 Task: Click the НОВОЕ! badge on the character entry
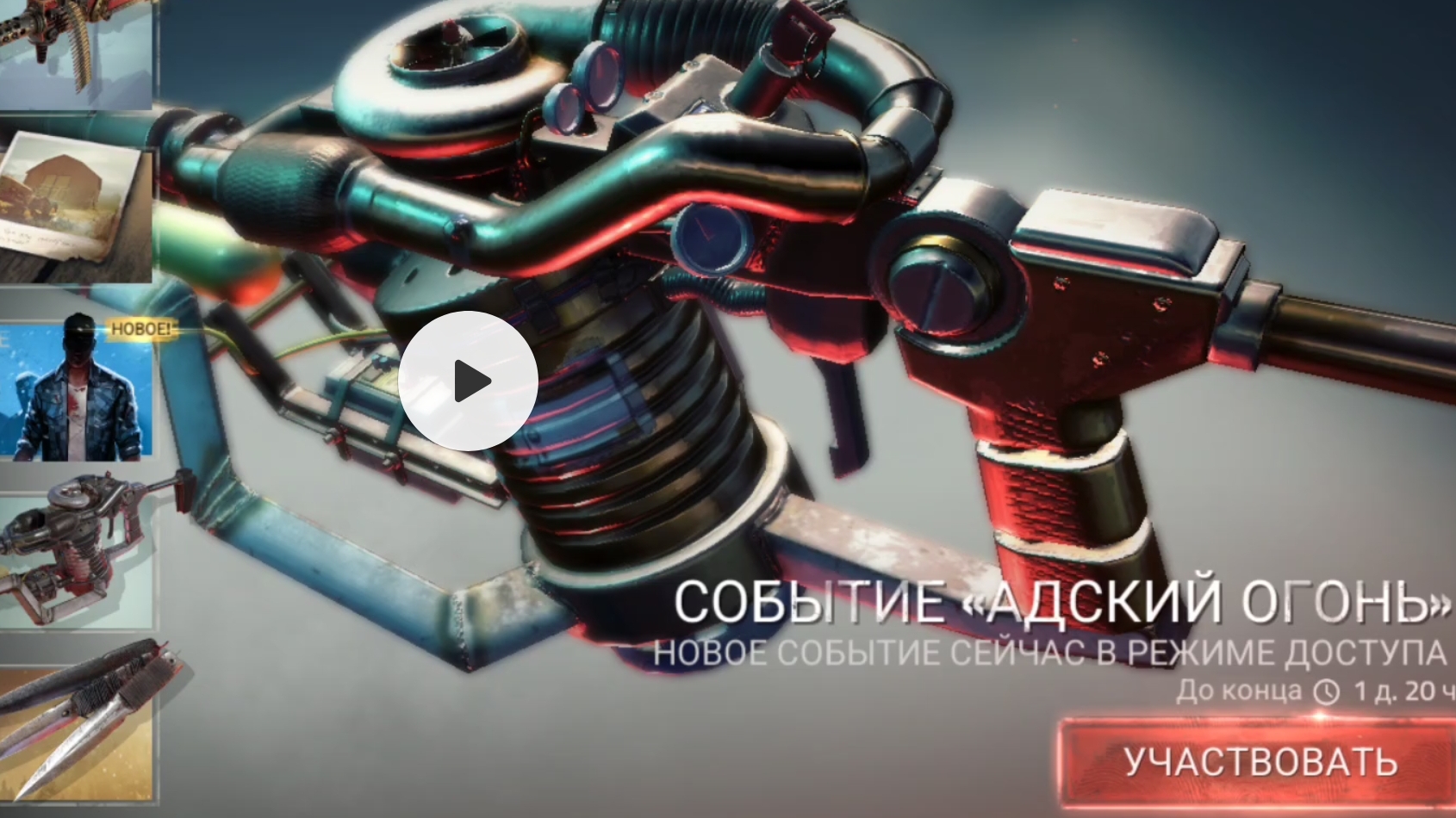click(140, 328)
